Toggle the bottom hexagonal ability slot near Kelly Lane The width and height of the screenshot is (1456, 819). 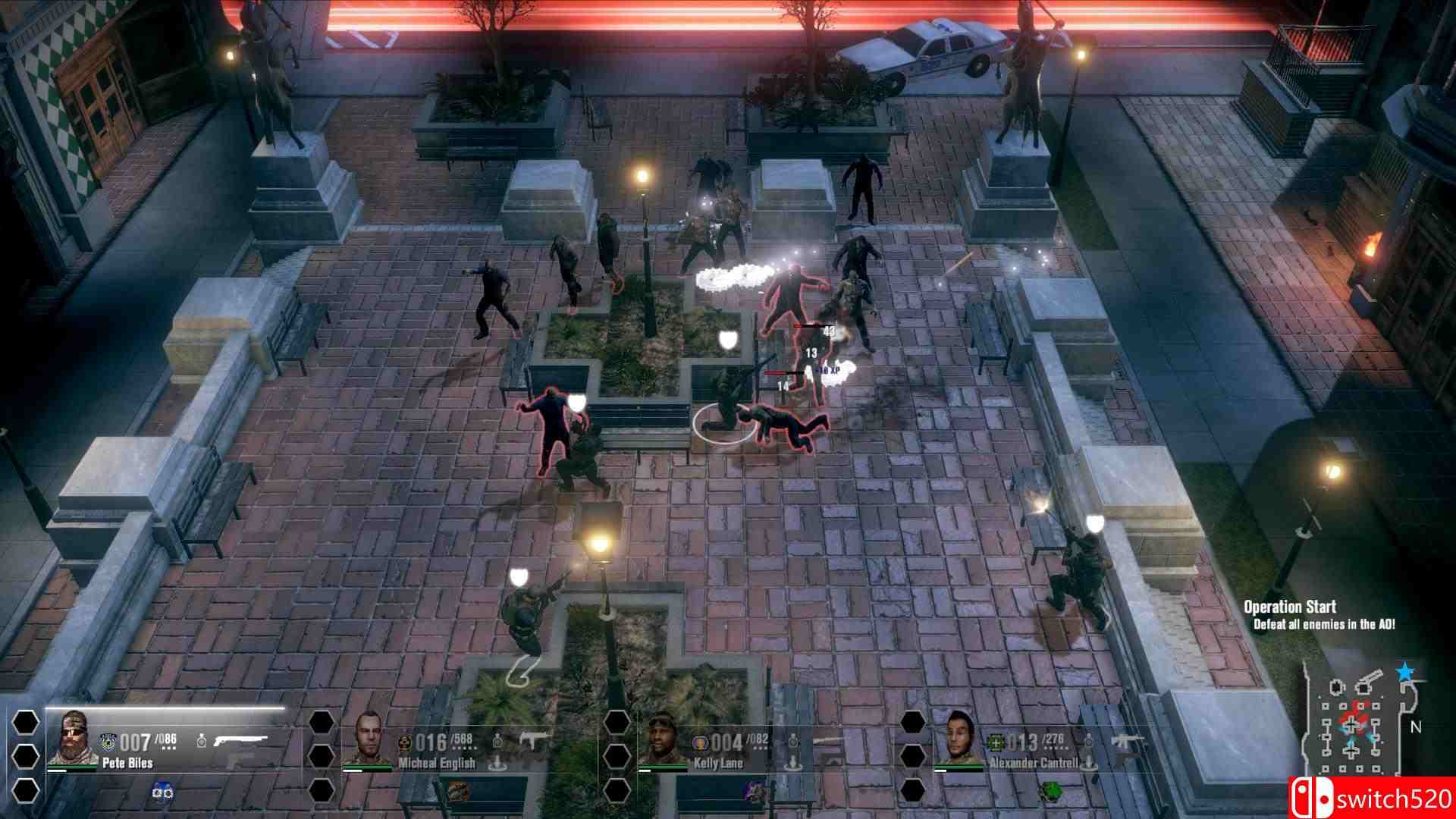click(x=616, y=790)
